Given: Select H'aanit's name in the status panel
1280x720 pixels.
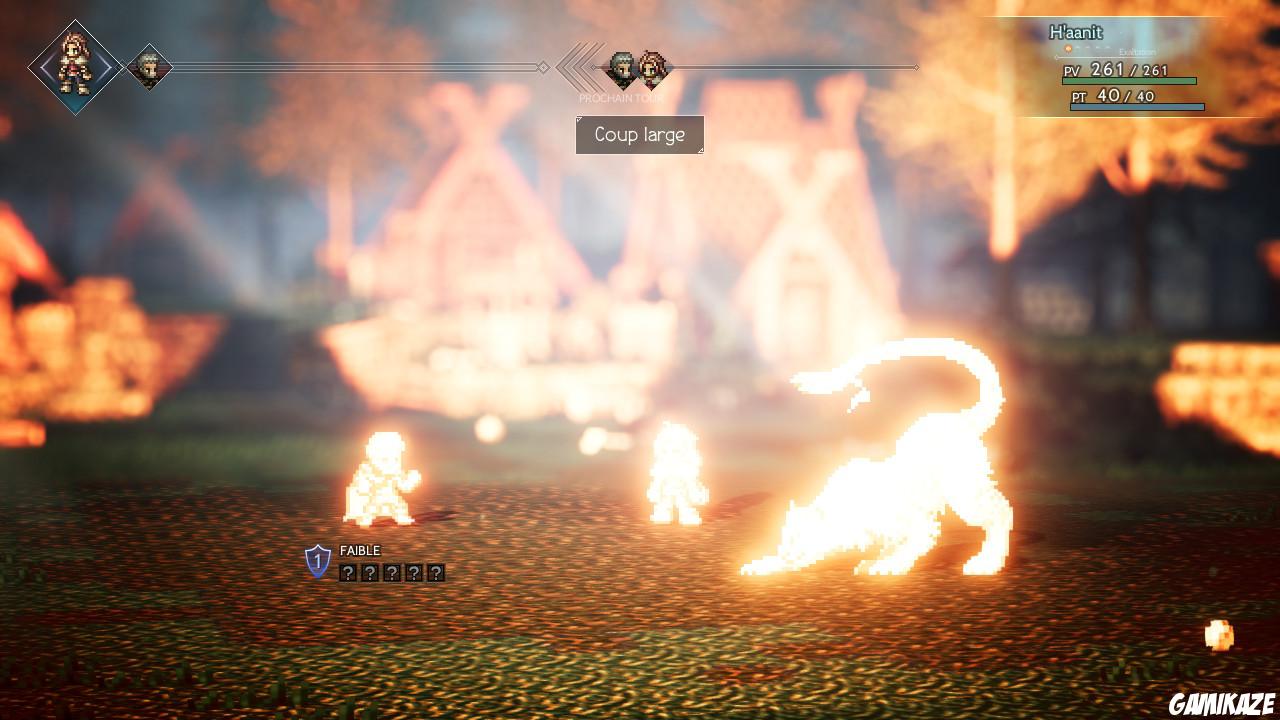Looking at the screenshot, I should pos(1075,33).
